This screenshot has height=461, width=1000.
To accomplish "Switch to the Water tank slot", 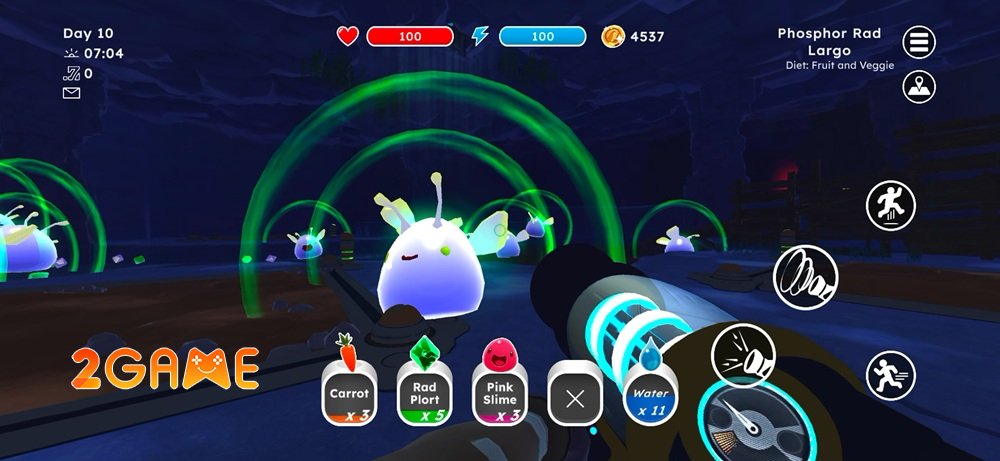I will point(649,395).
